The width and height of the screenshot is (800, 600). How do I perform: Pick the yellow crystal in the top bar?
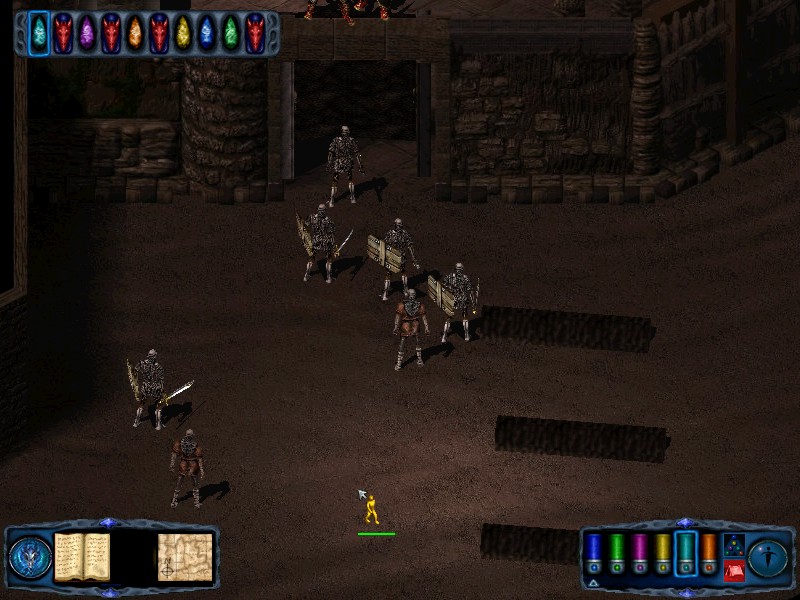183,33
